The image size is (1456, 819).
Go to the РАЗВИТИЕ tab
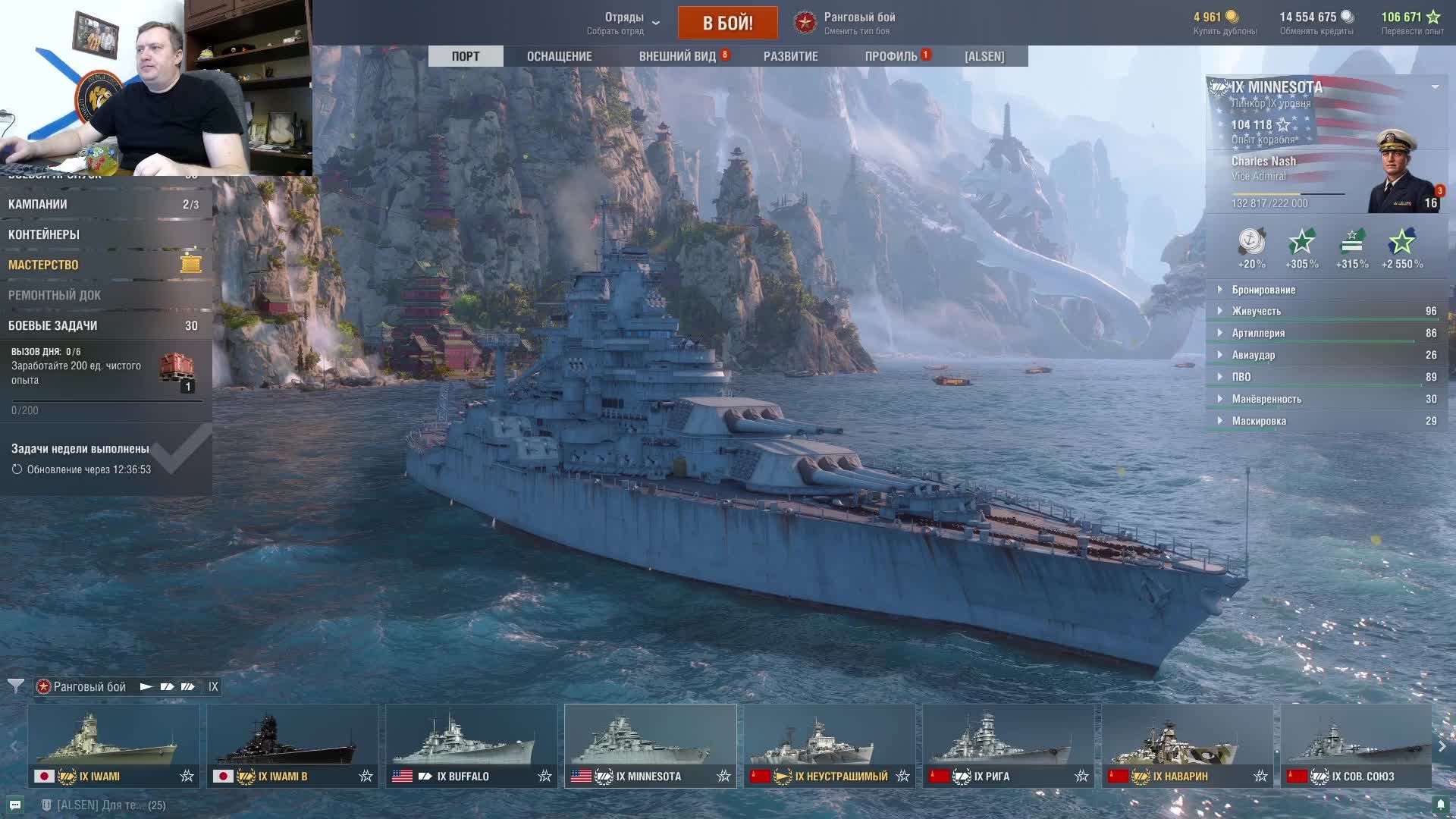790,56
